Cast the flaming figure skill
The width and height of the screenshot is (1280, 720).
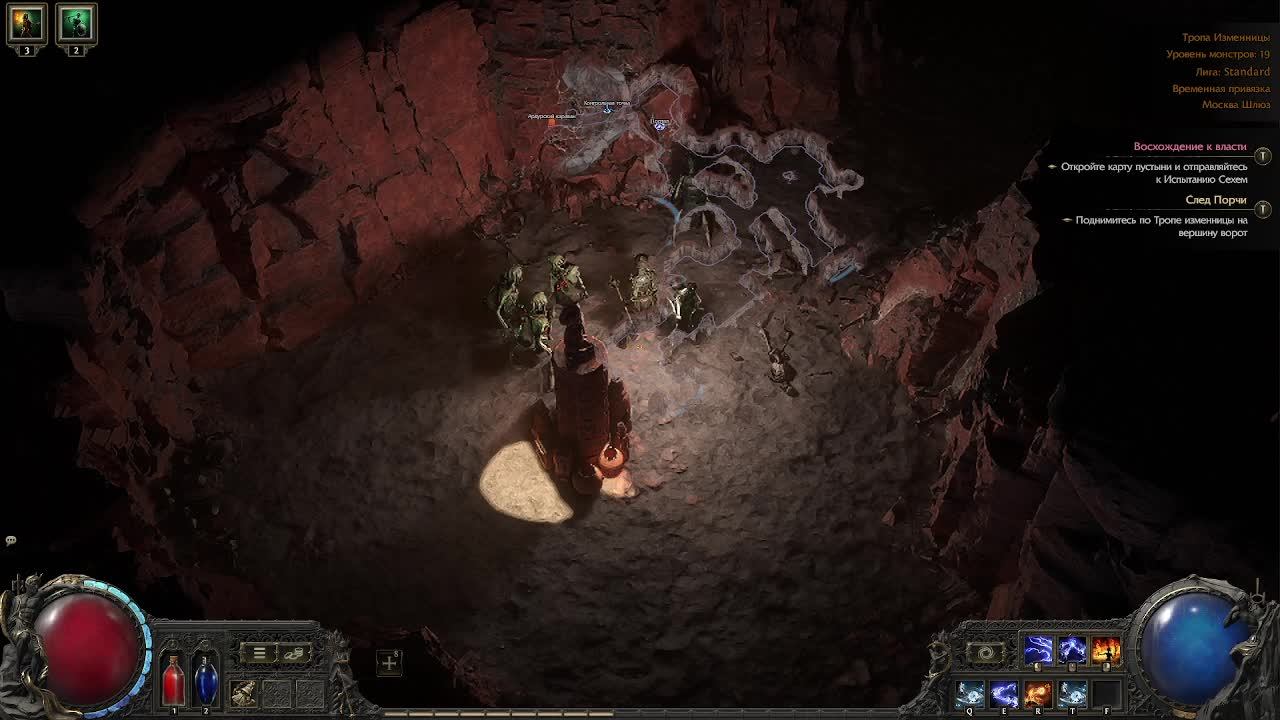[x=1105, y=651]
